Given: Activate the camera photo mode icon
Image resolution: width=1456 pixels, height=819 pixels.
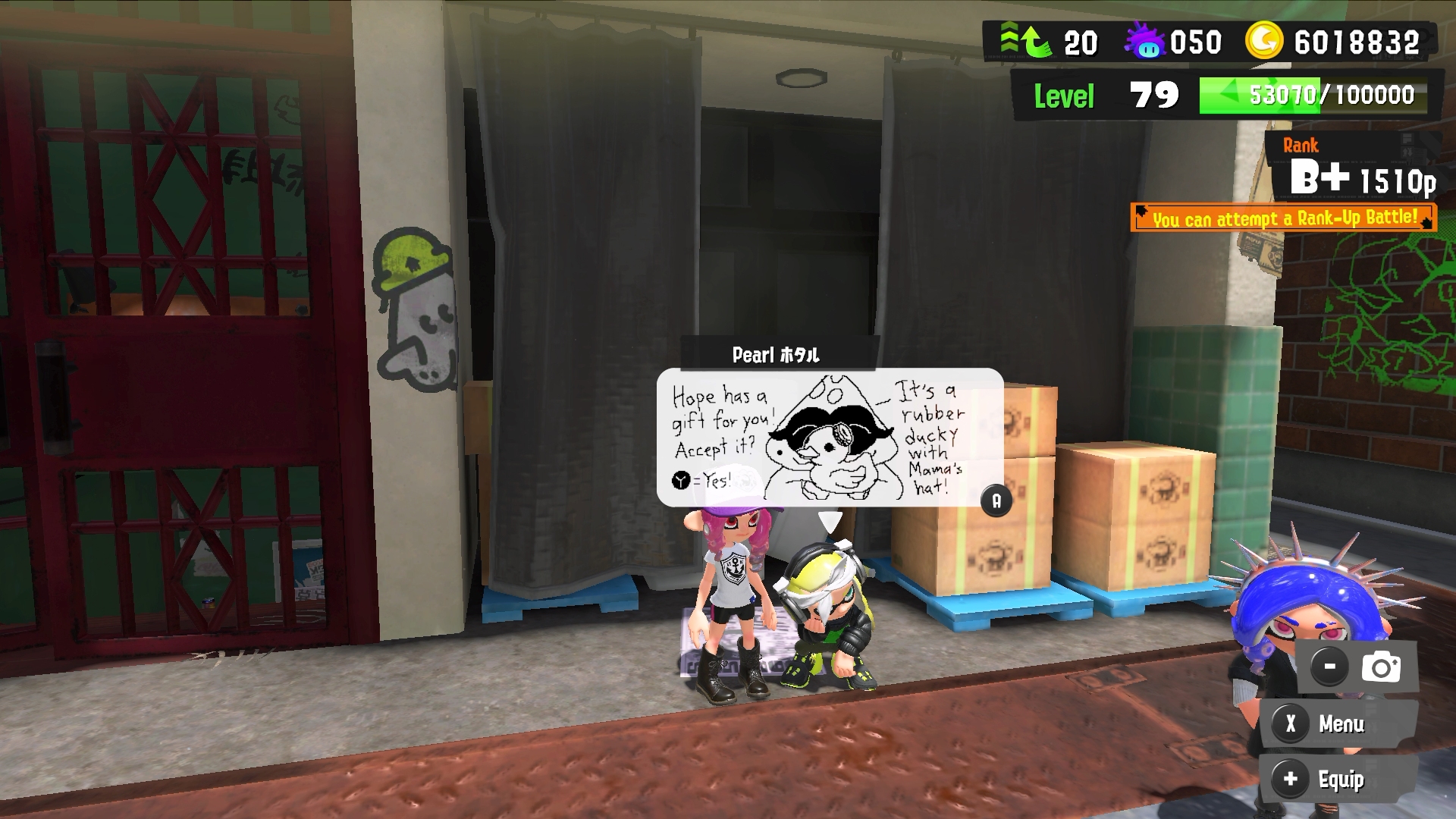Looking at the screenshot, I should tap(1381, 667).
